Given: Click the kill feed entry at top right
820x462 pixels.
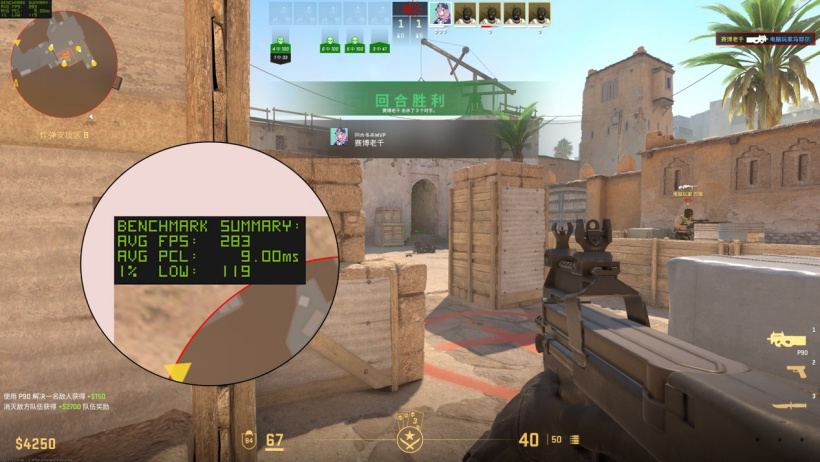Looking at the screenshot, I should pyautogui.click(x=765, y=38).
